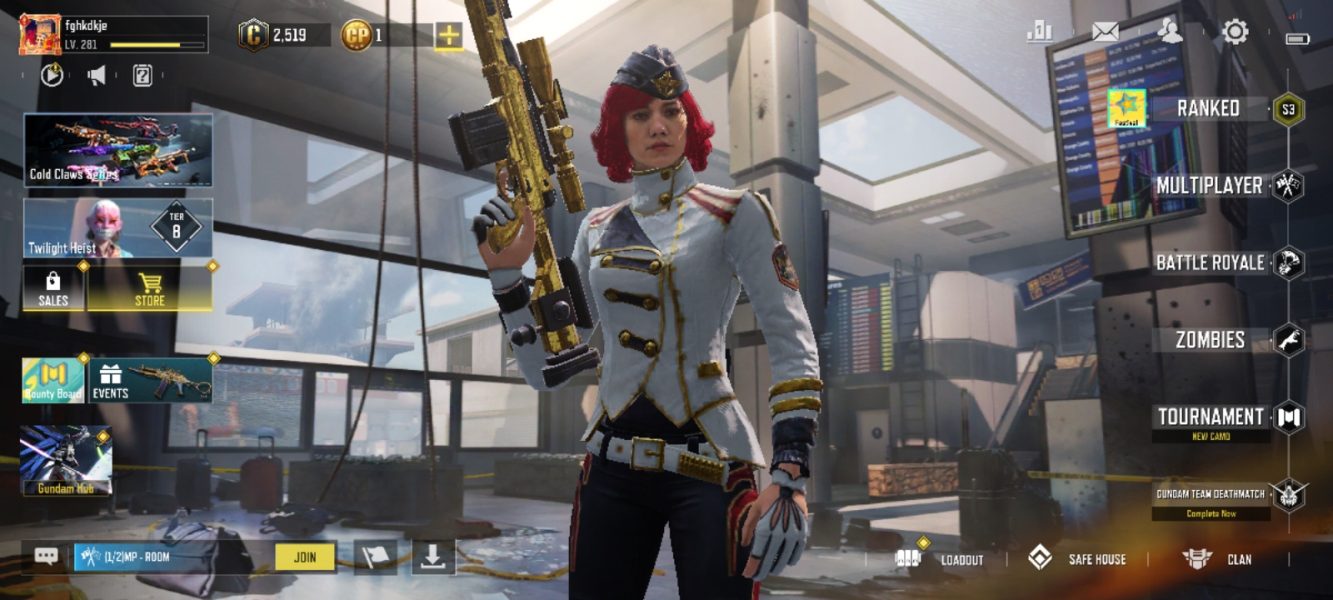Open the Ranked mode
This screenshot has height=600, width=1333.
coord(1208,109)
